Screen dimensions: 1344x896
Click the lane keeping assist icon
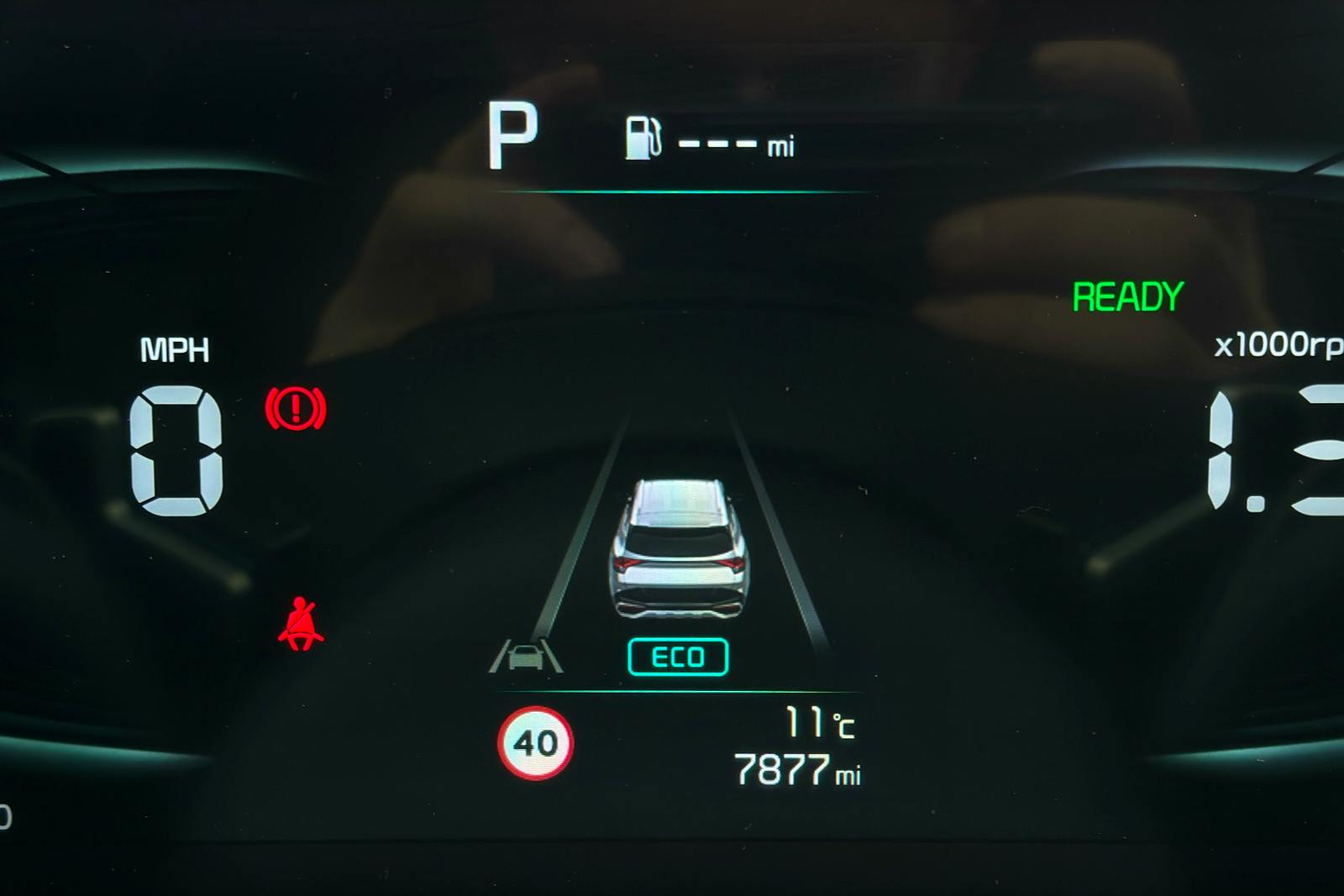pos(526,656)
